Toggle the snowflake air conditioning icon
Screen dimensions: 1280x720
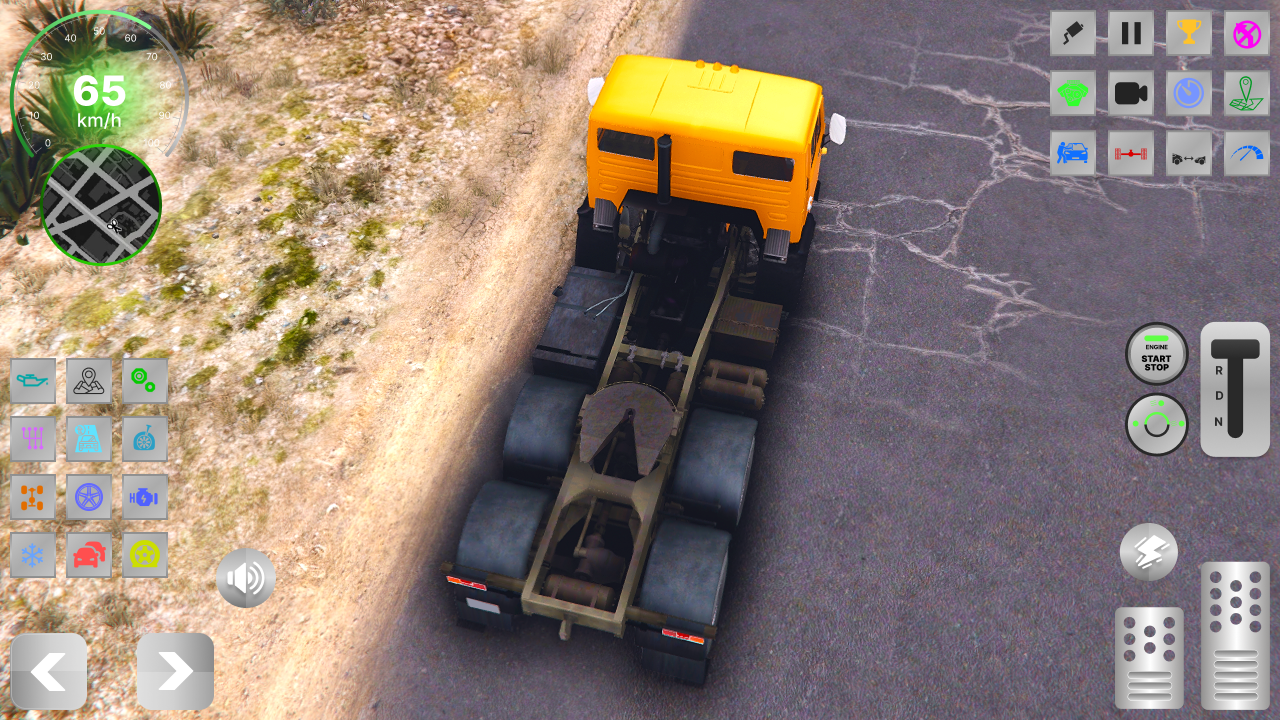click(x=33, y=555)
